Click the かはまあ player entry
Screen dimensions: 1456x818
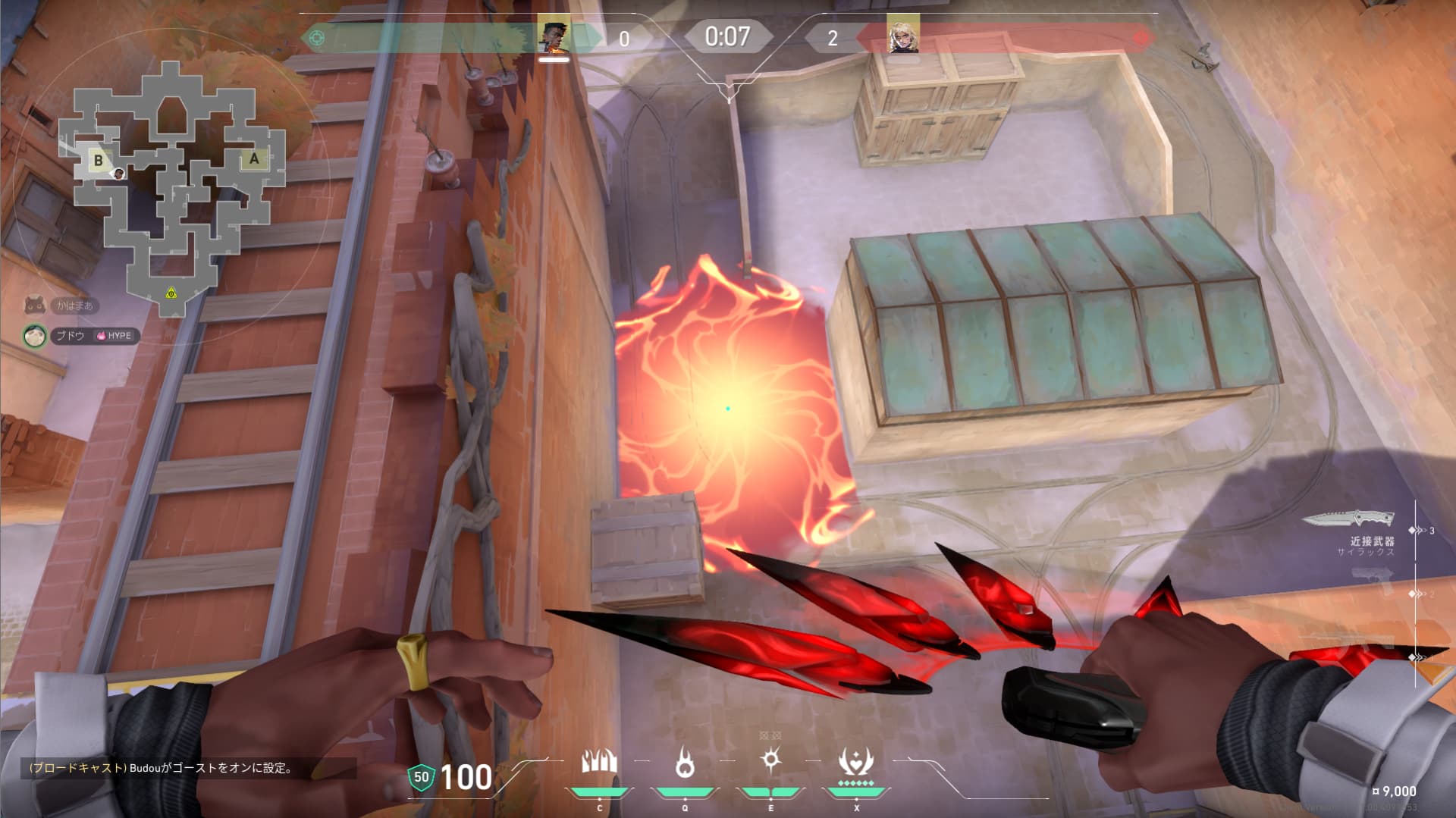(x=62, y=306)
